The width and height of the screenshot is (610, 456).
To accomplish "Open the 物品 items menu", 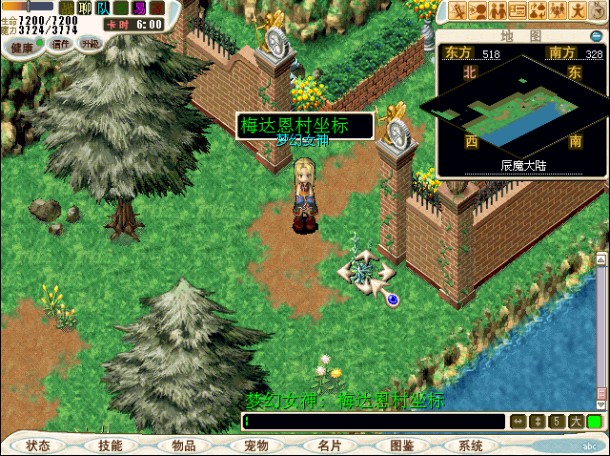I will coord(184,445).
